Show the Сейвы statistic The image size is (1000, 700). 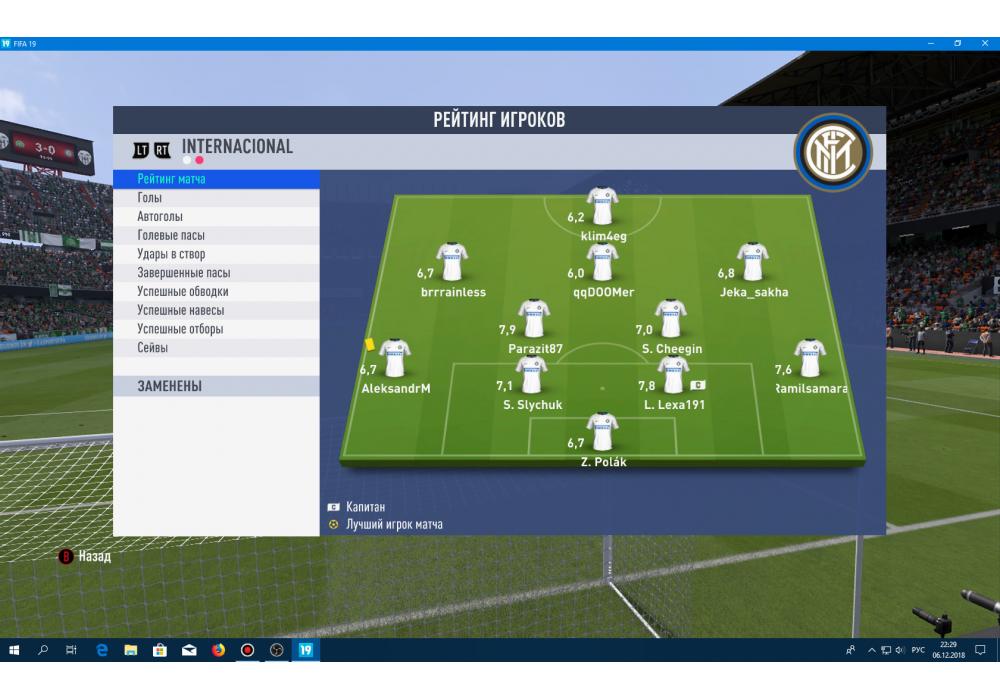tap(216, 348)
